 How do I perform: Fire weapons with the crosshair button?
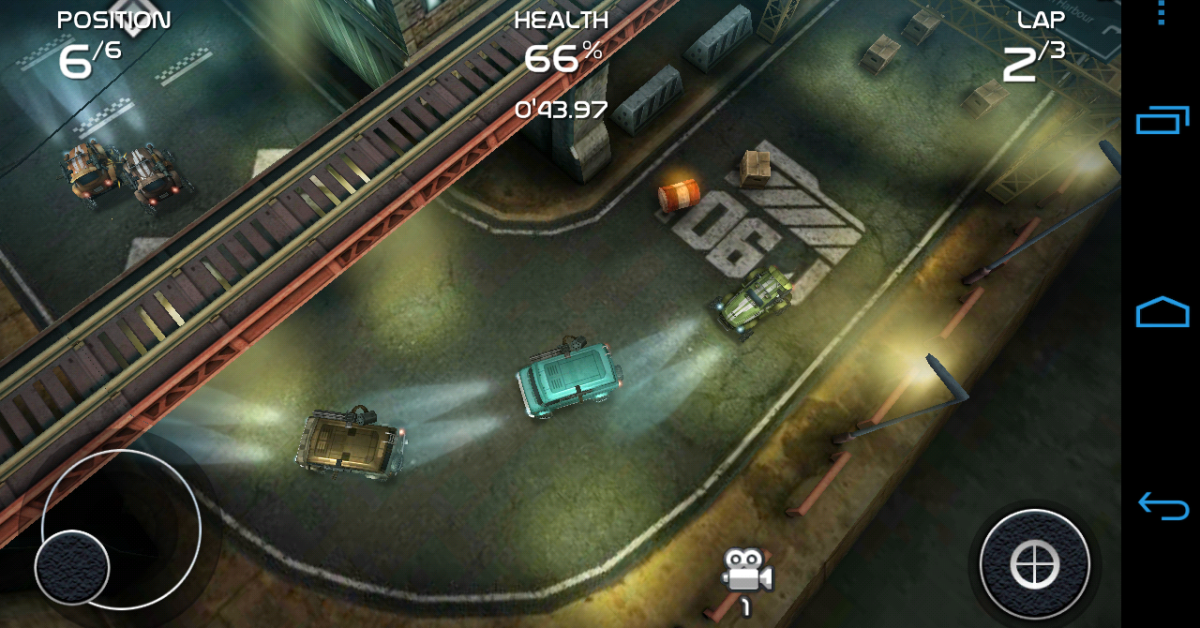point(1034,565)
